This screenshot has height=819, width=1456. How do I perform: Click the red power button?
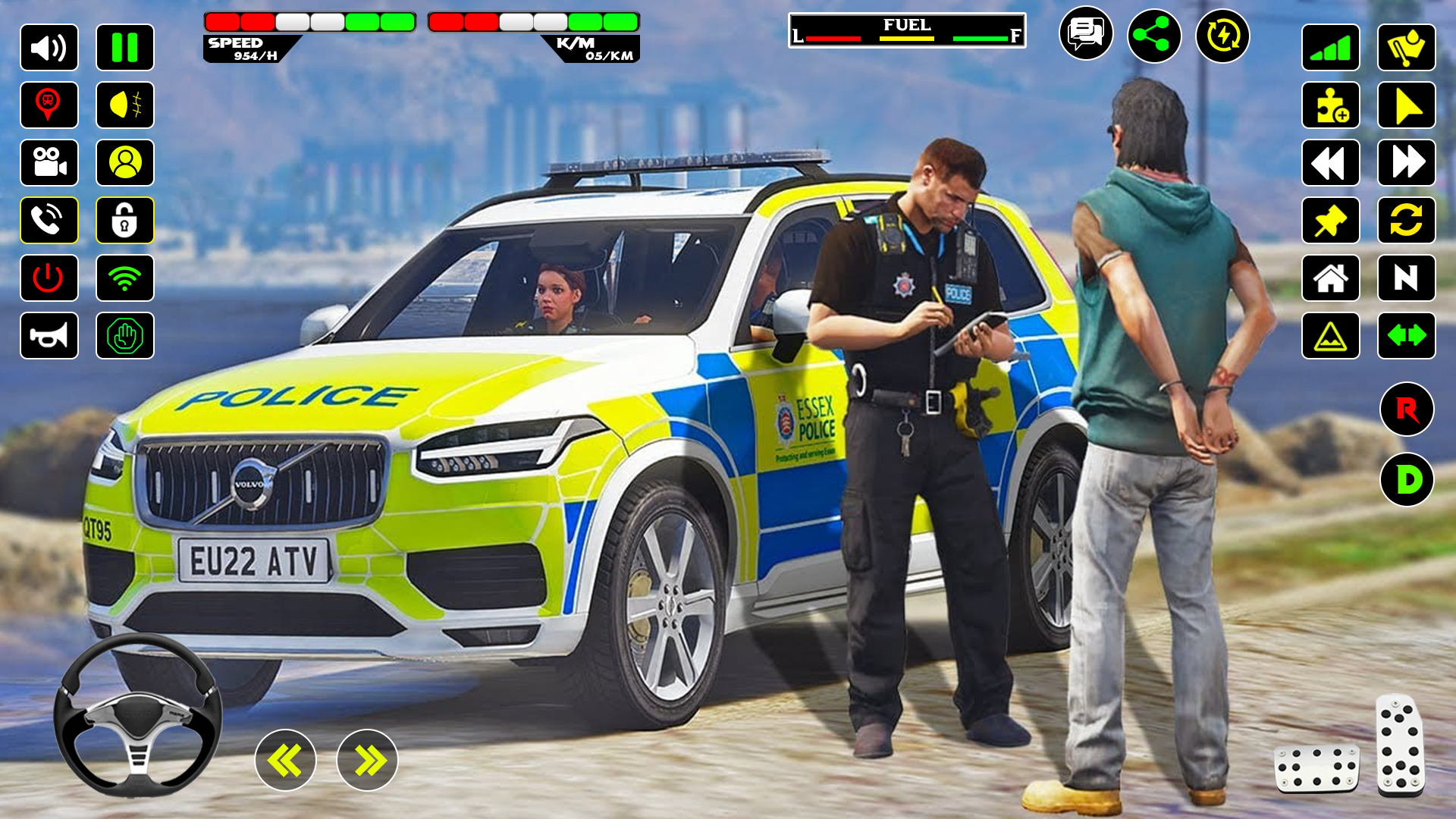coord(49,278)
